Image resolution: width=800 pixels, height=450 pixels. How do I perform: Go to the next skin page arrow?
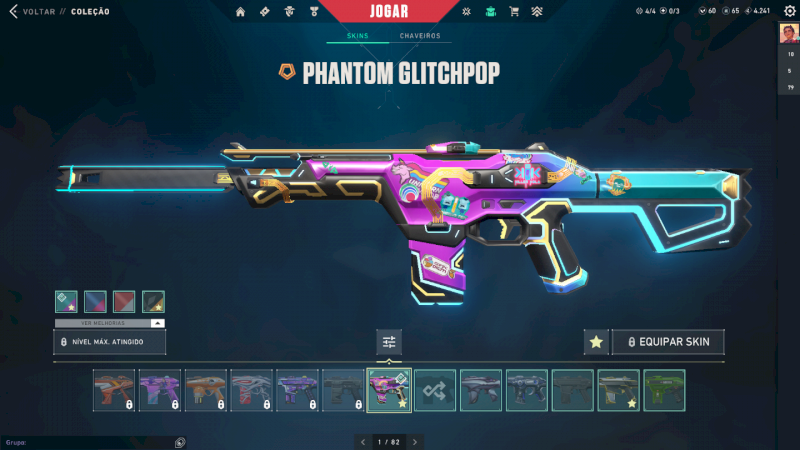click(x=415, y=441)
